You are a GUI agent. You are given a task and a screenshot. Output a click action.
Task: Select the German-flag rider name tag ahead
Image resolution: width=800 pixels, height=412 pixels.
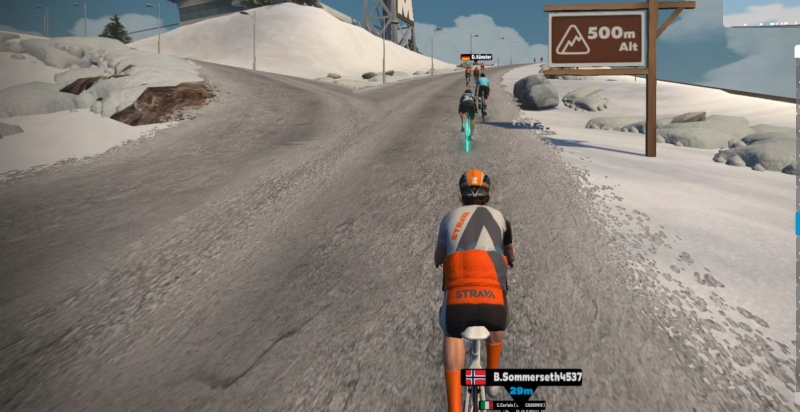(x=476, y=58)
